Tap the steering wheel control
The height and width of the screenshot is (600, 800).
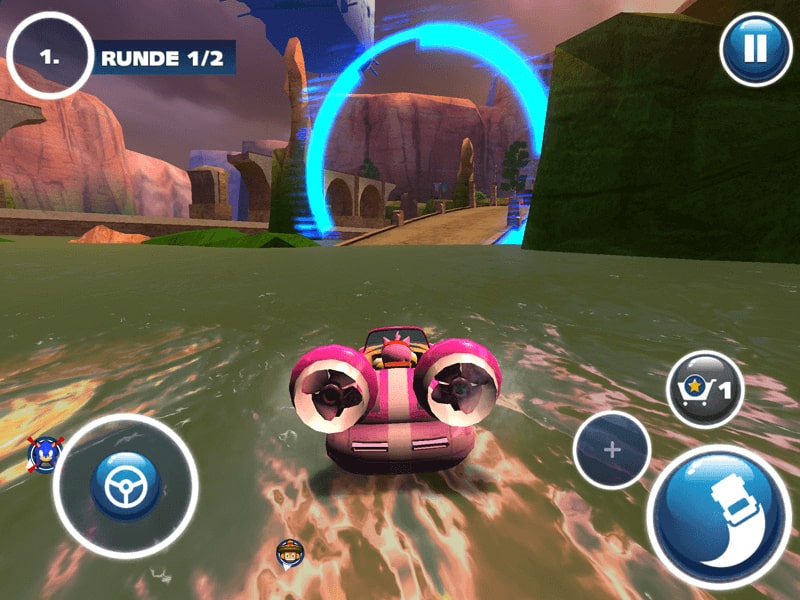[x=126, y=486]
